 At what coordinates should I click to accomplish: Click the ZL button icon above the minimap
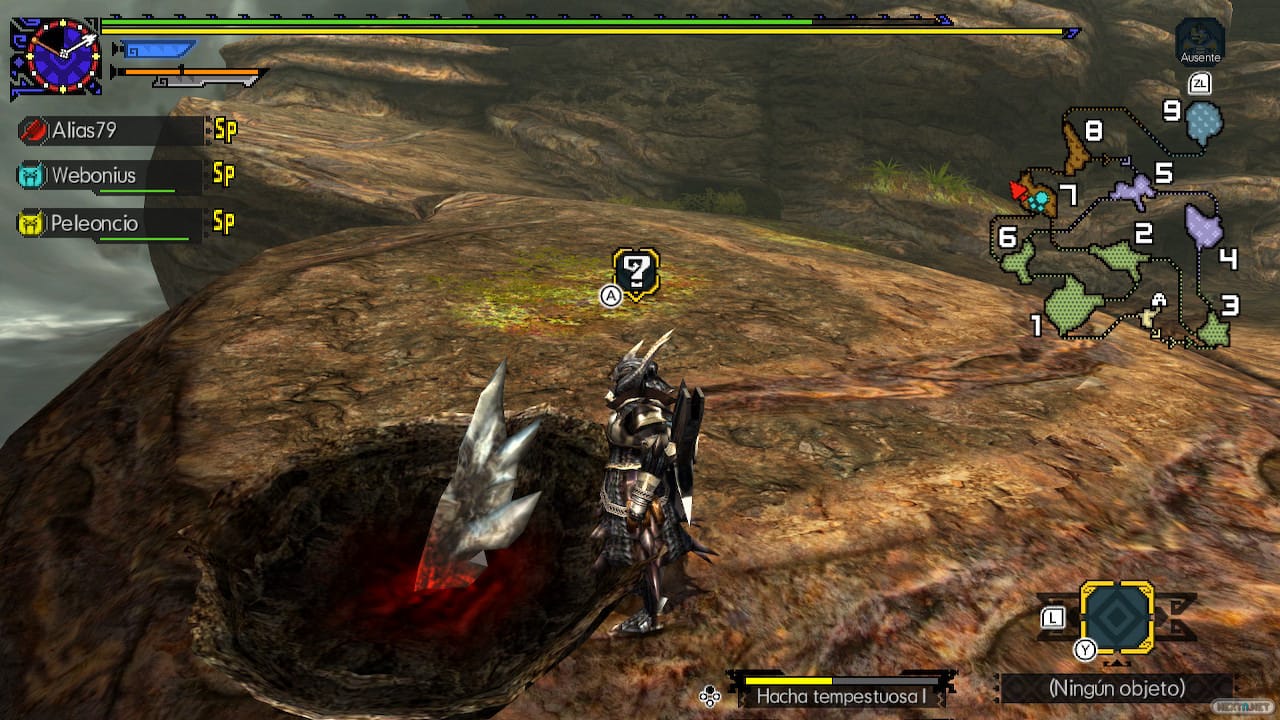click(x=1199, y=83)
